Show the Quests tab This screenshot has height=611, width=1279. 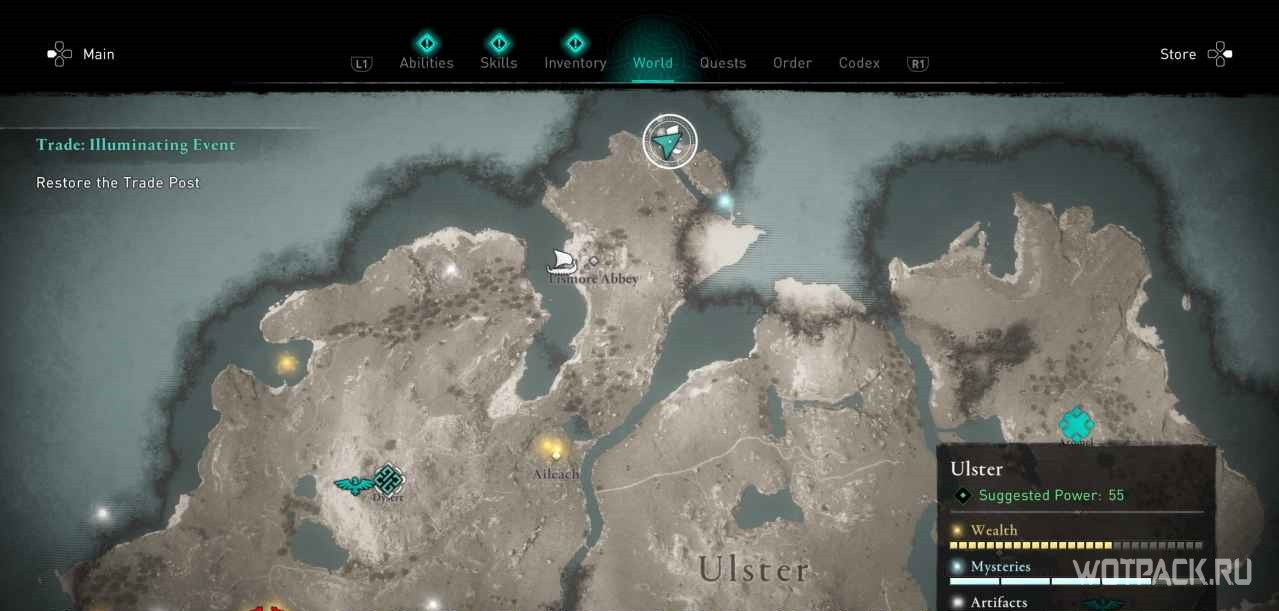pyautogui.click(x=722, y=62)
